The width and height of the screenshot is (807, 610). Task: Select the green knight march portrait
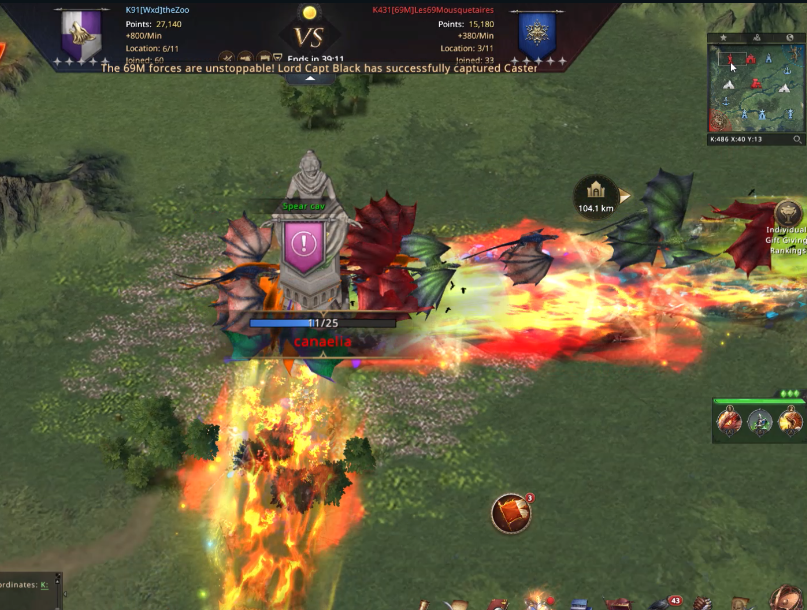pyautogui.click(x=761, y=423)
